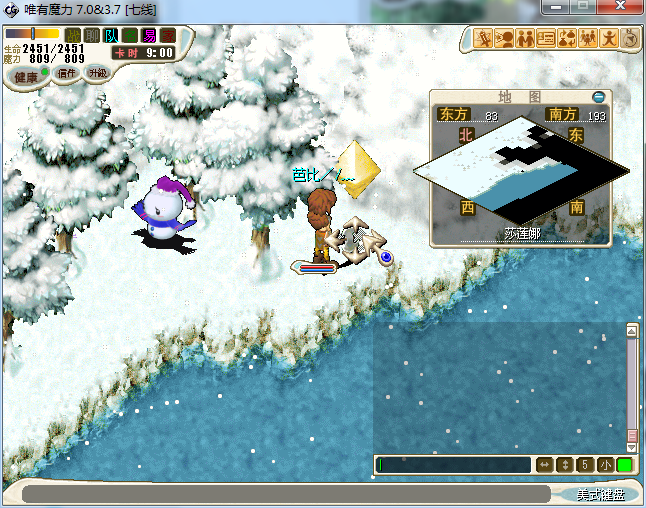Click the 升級 level up button
Image resolution: width=646 pixels, height=508 pixels.
pos(97,73)
